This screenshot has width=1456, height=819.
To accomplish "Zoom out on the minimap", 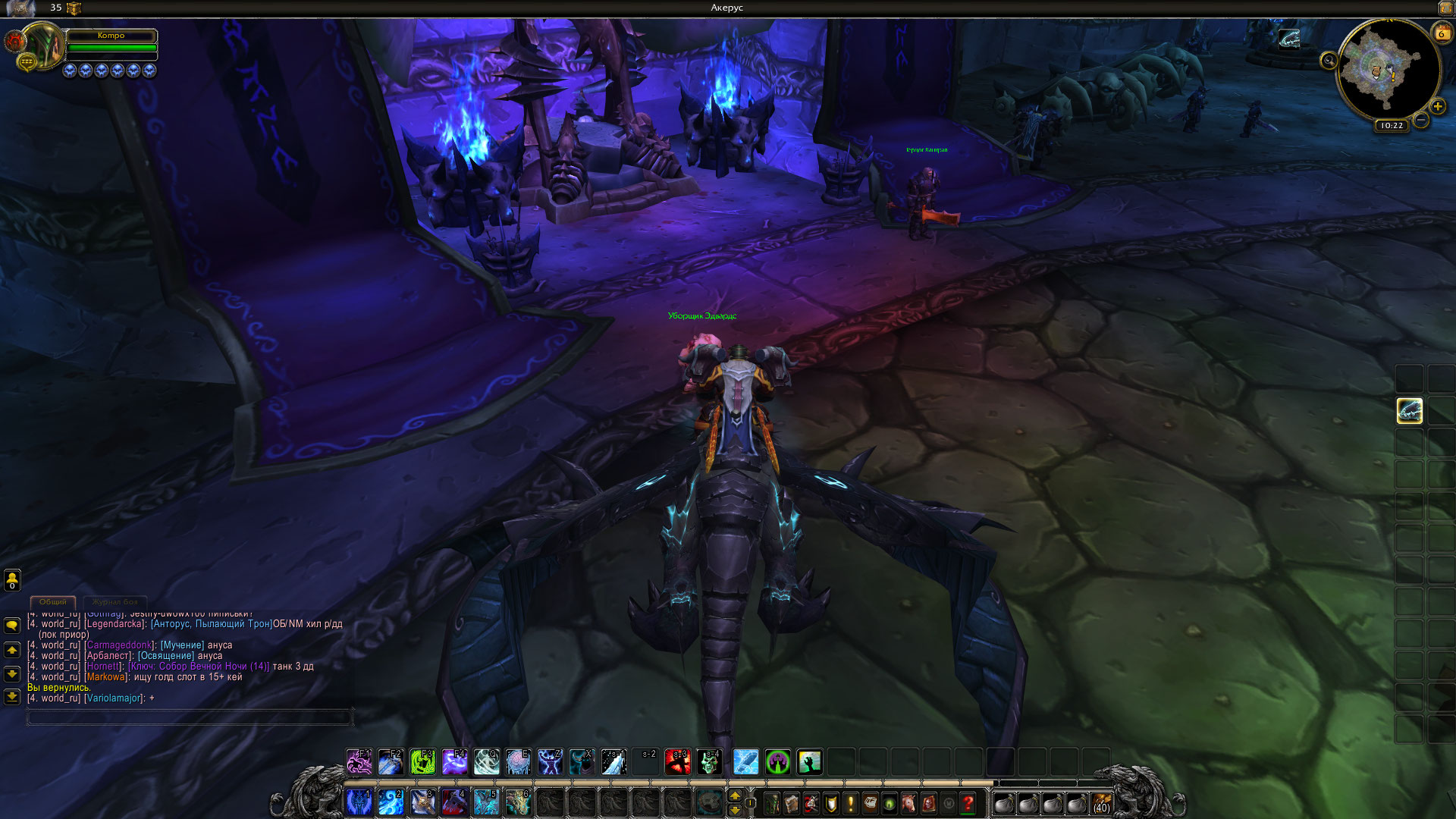I will (x=1421, y=120).
